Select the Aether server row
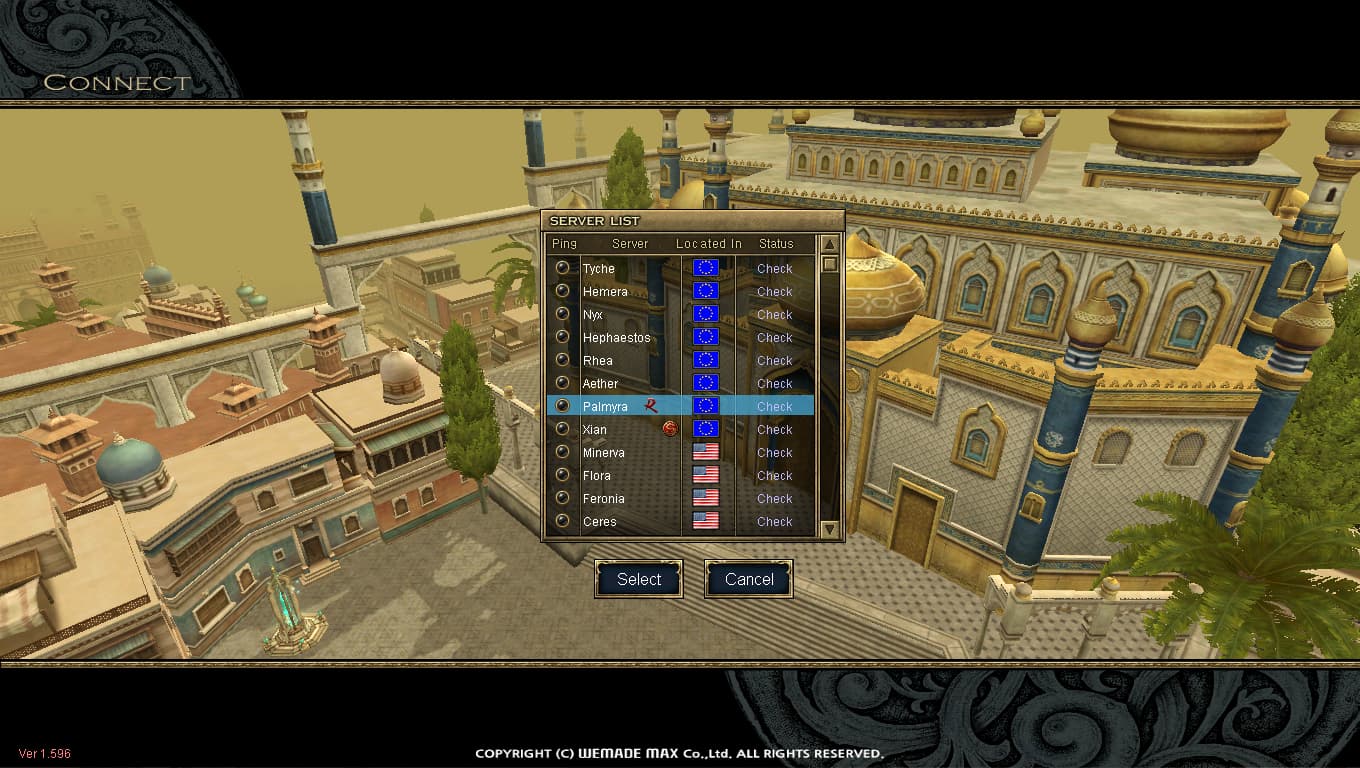This screenshot has width=1360, height=768. pos(600,384)
